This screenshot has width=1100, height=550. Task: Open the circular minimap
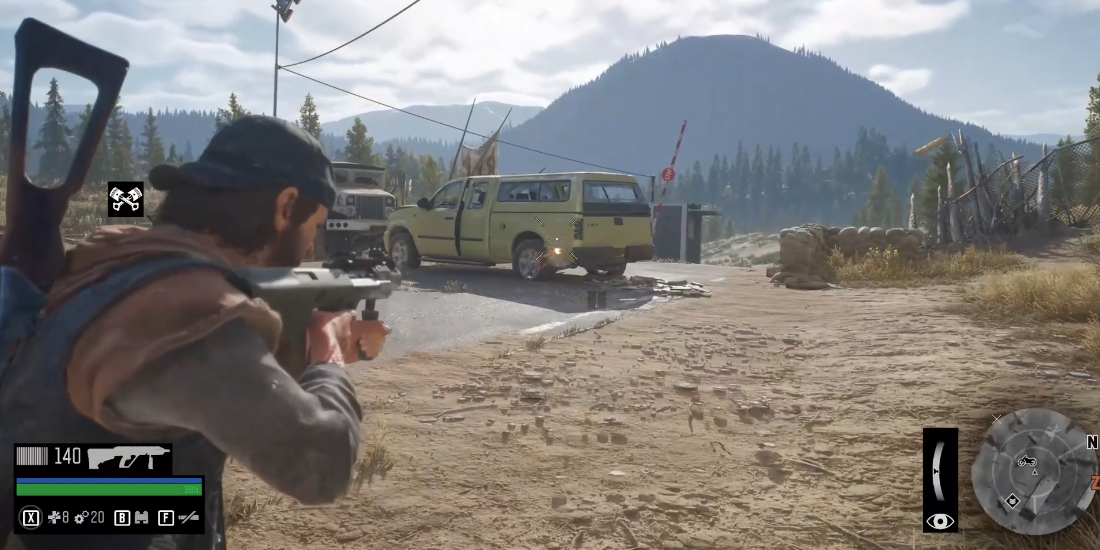1033,470
